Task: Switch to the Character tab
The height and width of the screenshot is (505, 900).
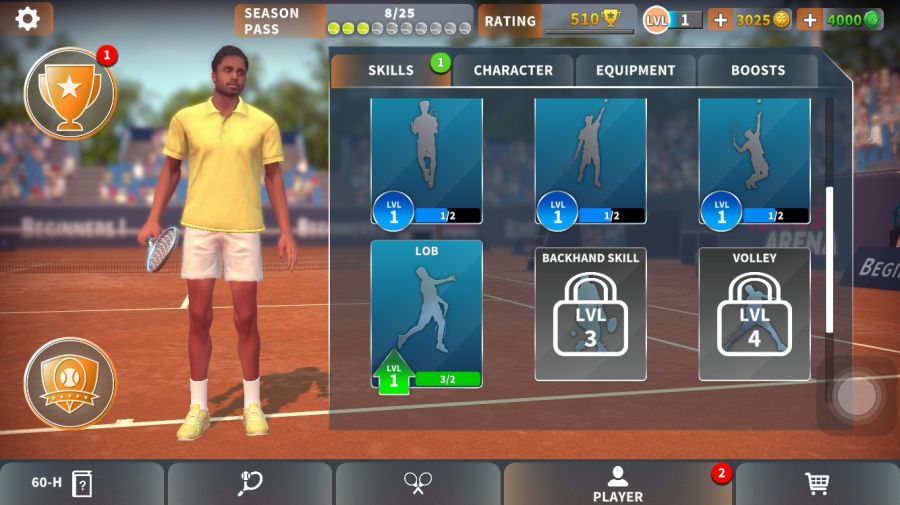Action: point(513,70)
